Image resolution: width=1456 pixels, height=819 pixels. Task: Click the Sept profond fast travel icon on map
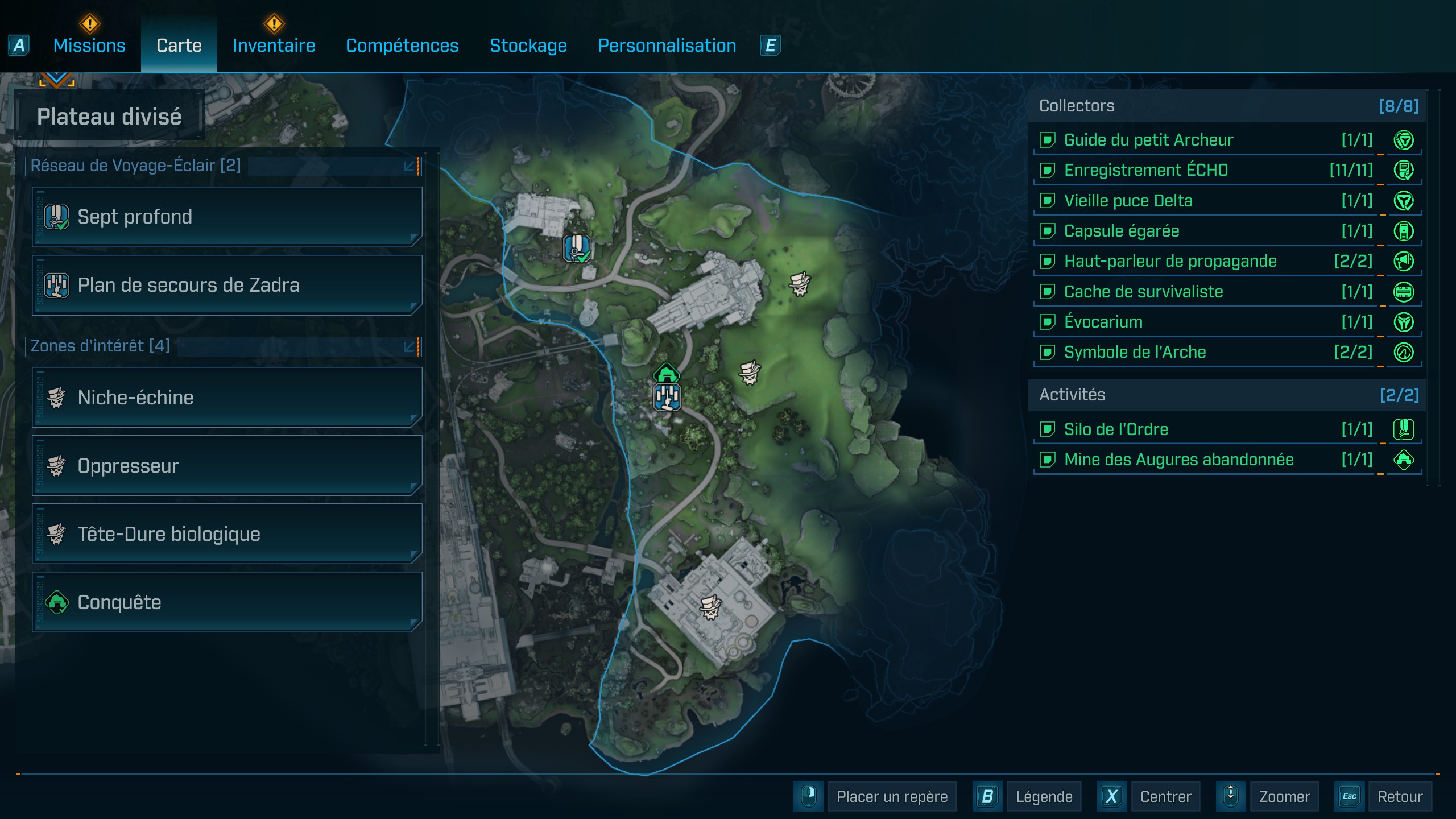coord(576,248)
